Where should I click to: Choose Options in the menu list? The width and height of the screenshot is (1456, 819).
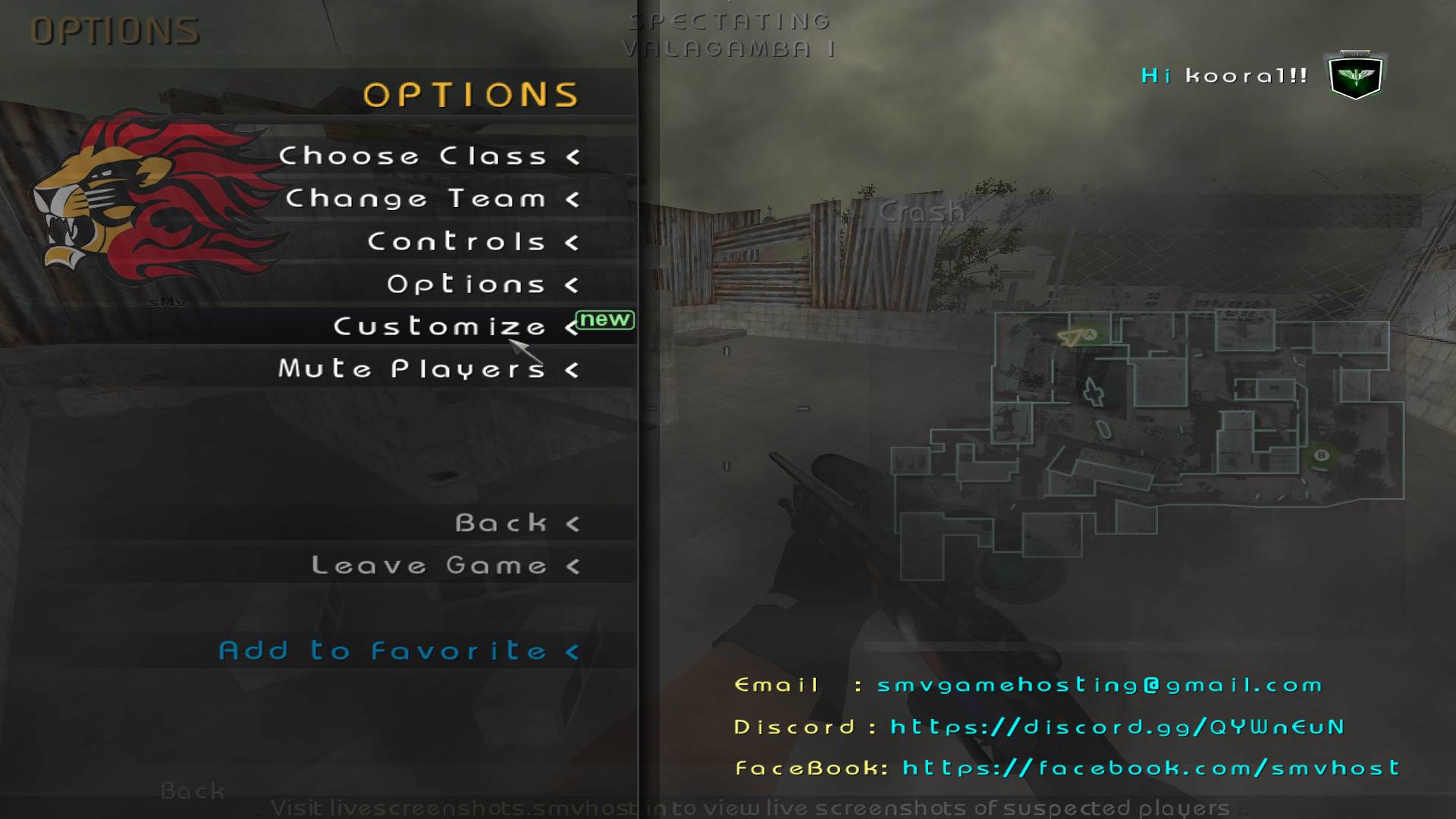click(x=466, y=284)
